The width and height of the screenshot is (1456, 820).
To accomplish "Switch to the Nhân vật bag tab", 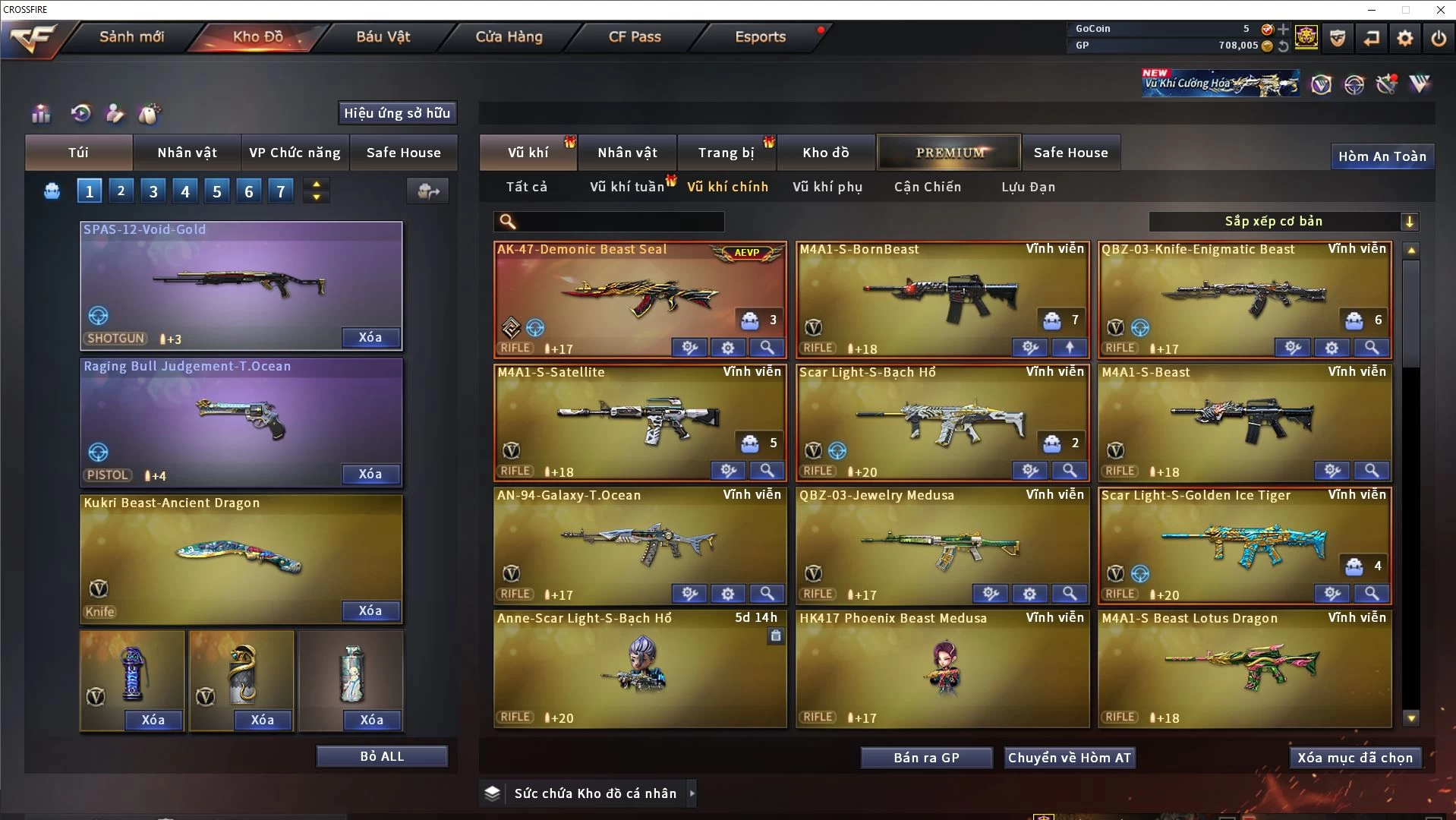I will (x=187, y=153).
